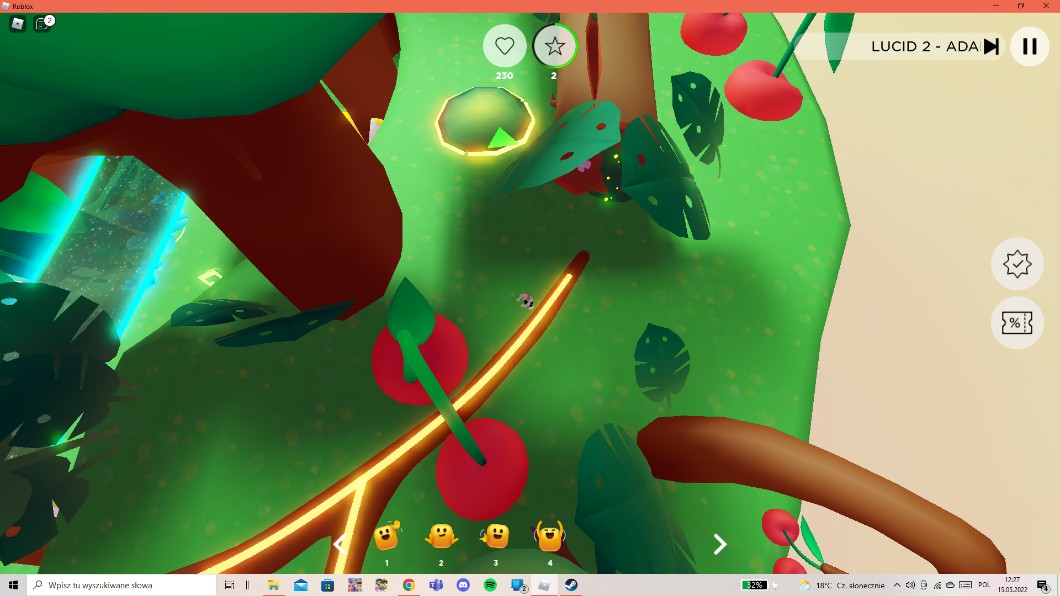The image size is (1060, 596).
Task: Show previous emotes with the left arrow
Action: pos(340,544)
